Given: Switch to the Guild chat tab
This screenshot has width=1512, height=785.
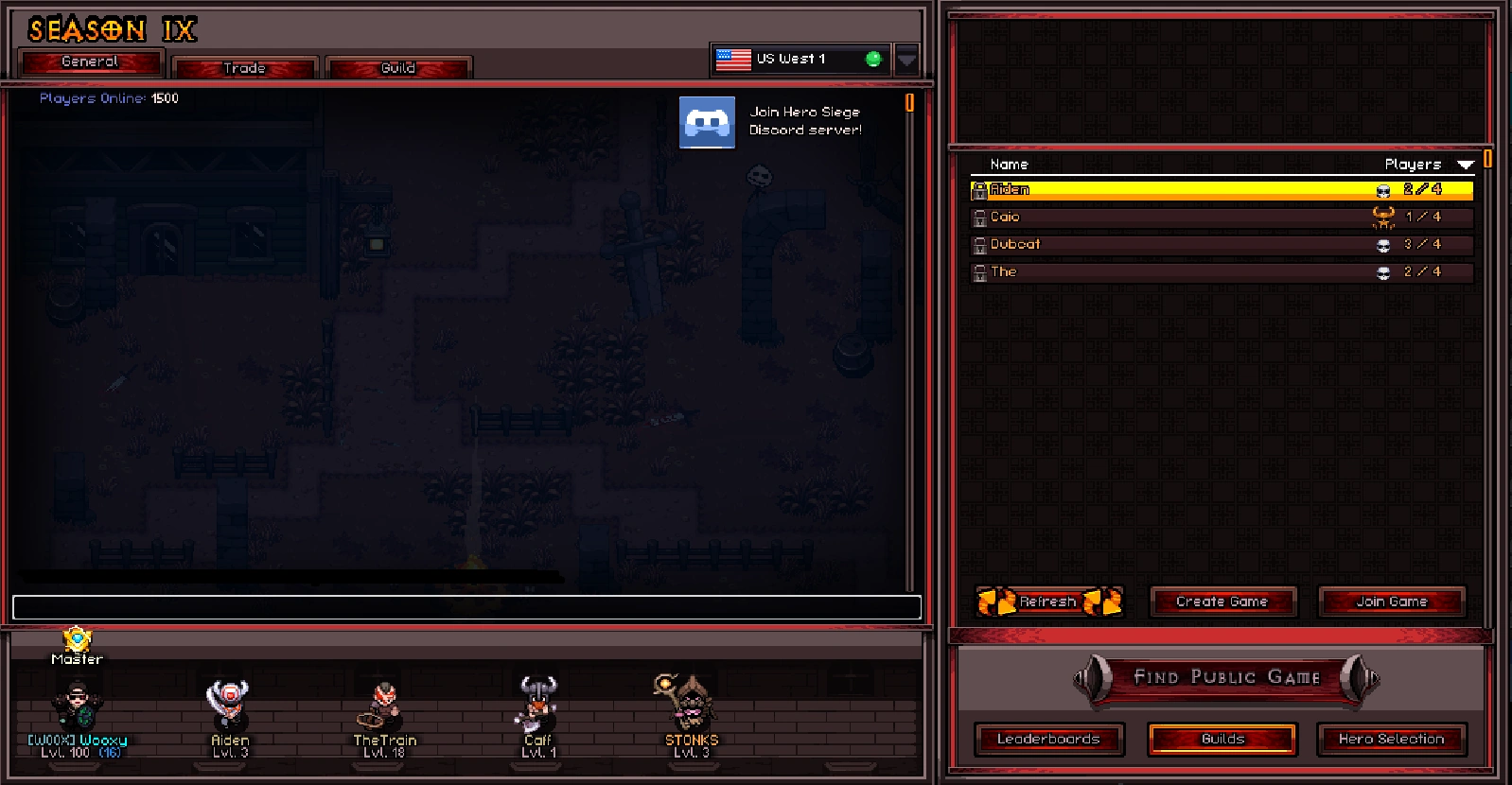Looking at the screenshot, I should click(x=398, y=67).
